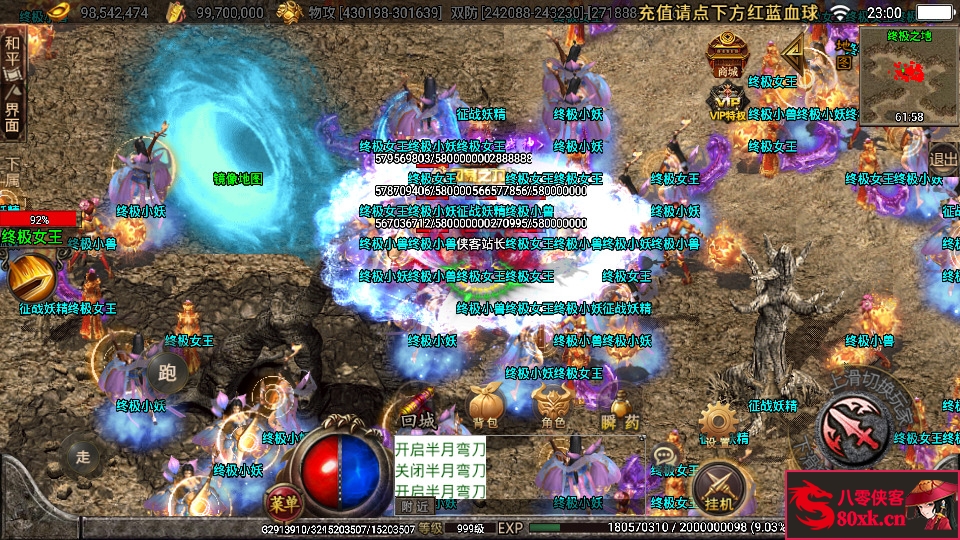Toggle 跑 run mode
Image resolution: width=960 pixels, height=540 pixels.
[x=165, y=374]
